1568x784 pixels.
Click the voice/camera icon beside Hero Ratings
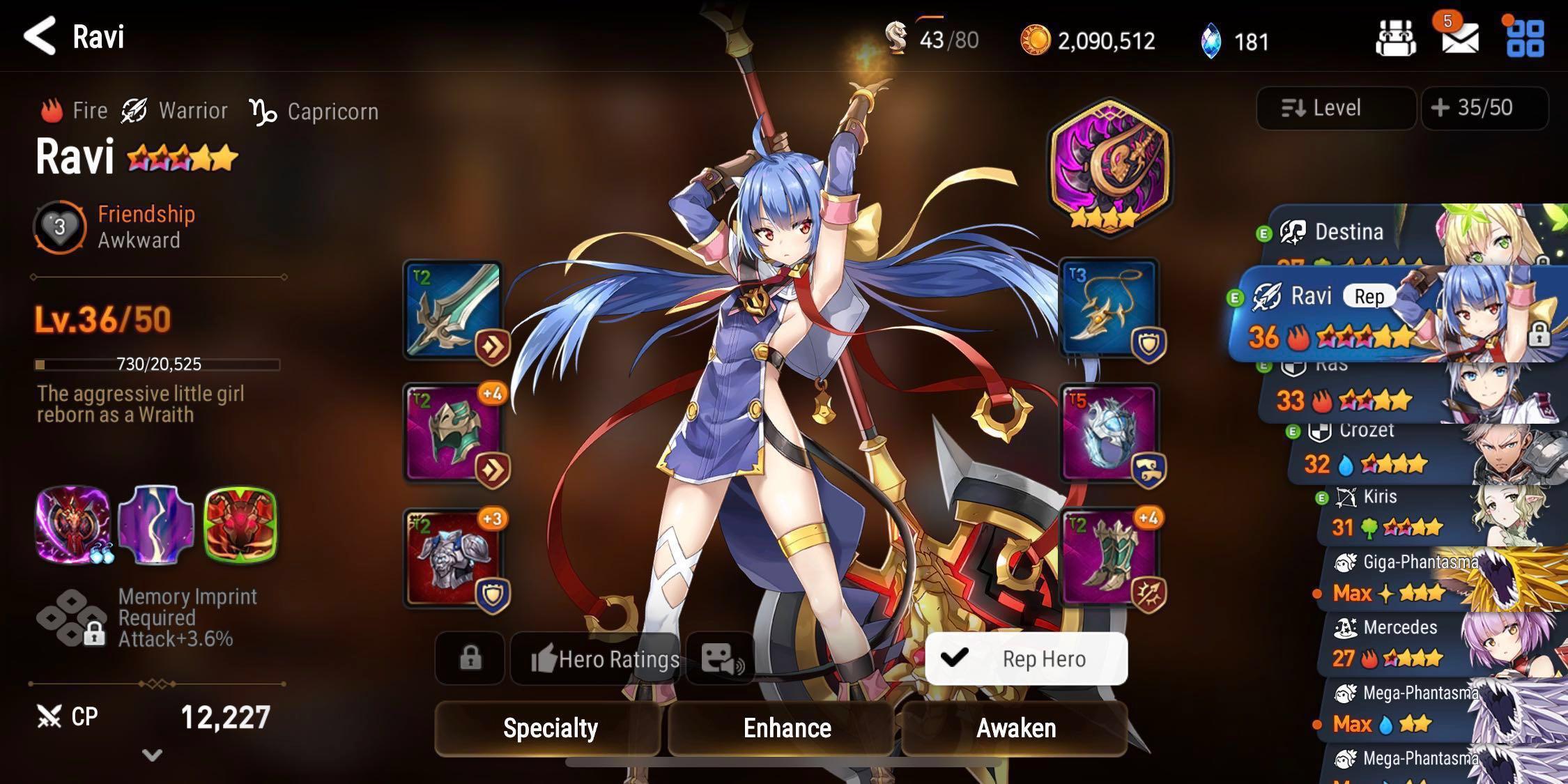coord(721,659)
